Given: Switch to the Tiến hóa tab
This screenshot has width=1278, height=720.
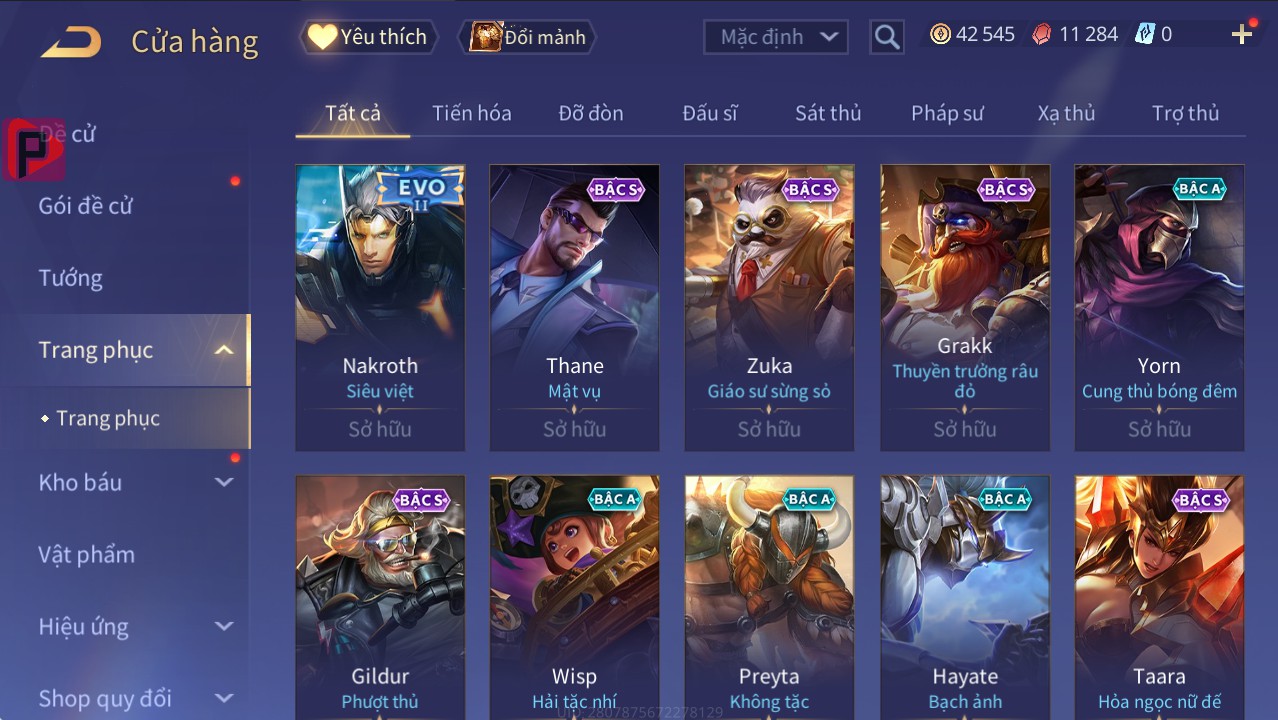Looking at the screenshot, I should (471, 113).
